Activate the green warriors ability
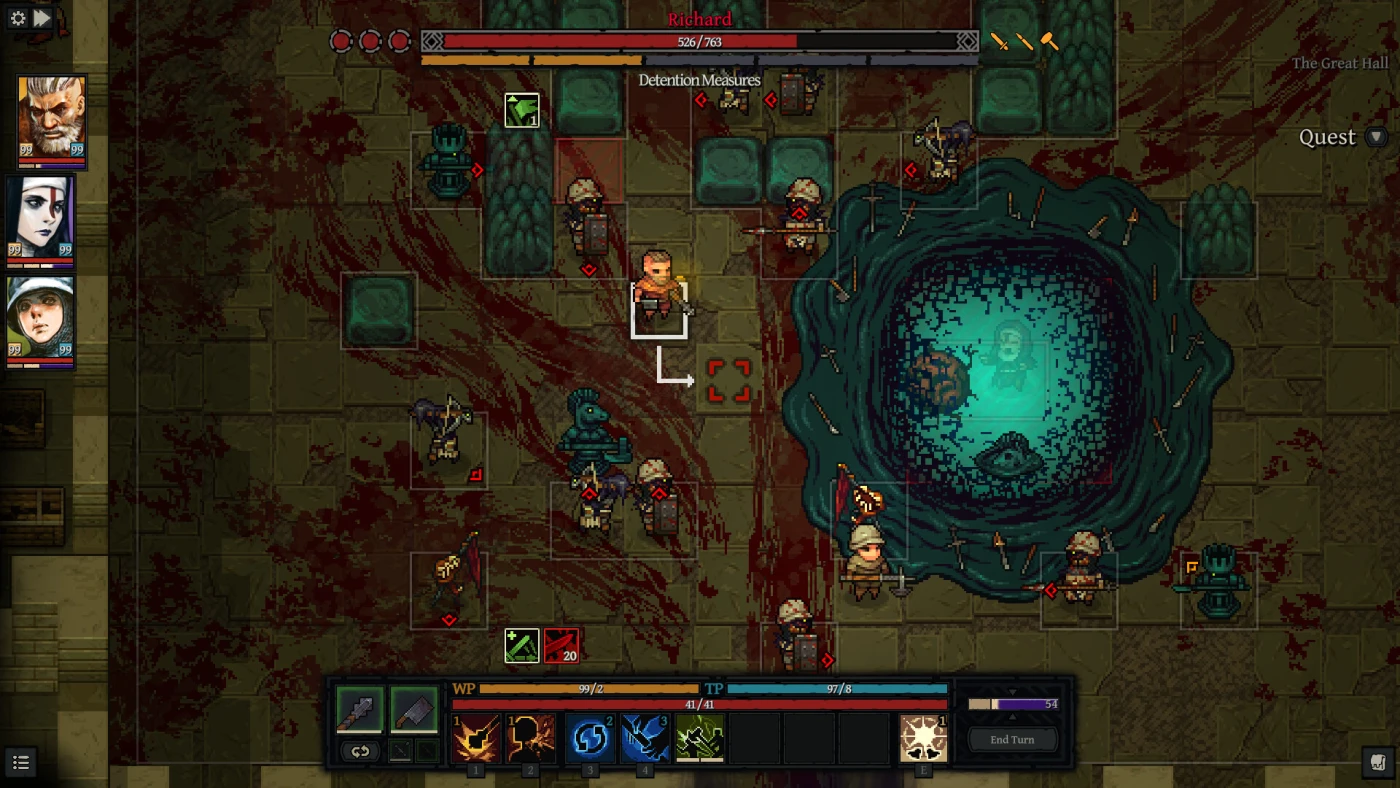Viewport: 1400px width, 788px height. point(700,739)
